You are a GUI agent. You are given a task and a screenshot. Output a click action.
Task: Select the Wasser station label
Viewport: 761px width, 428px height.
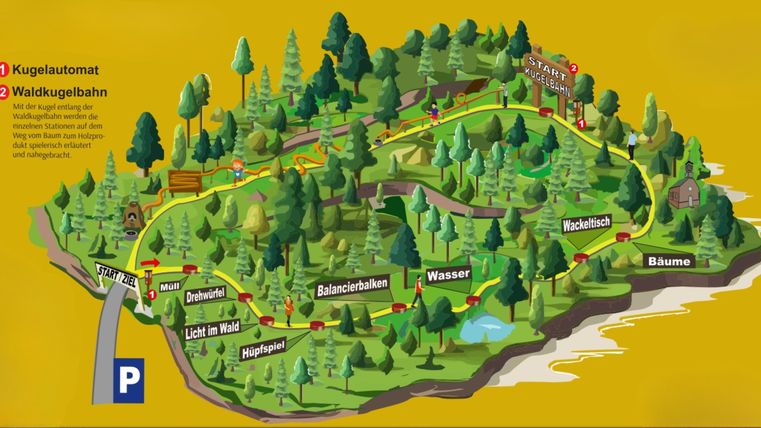tap(447, 274)
